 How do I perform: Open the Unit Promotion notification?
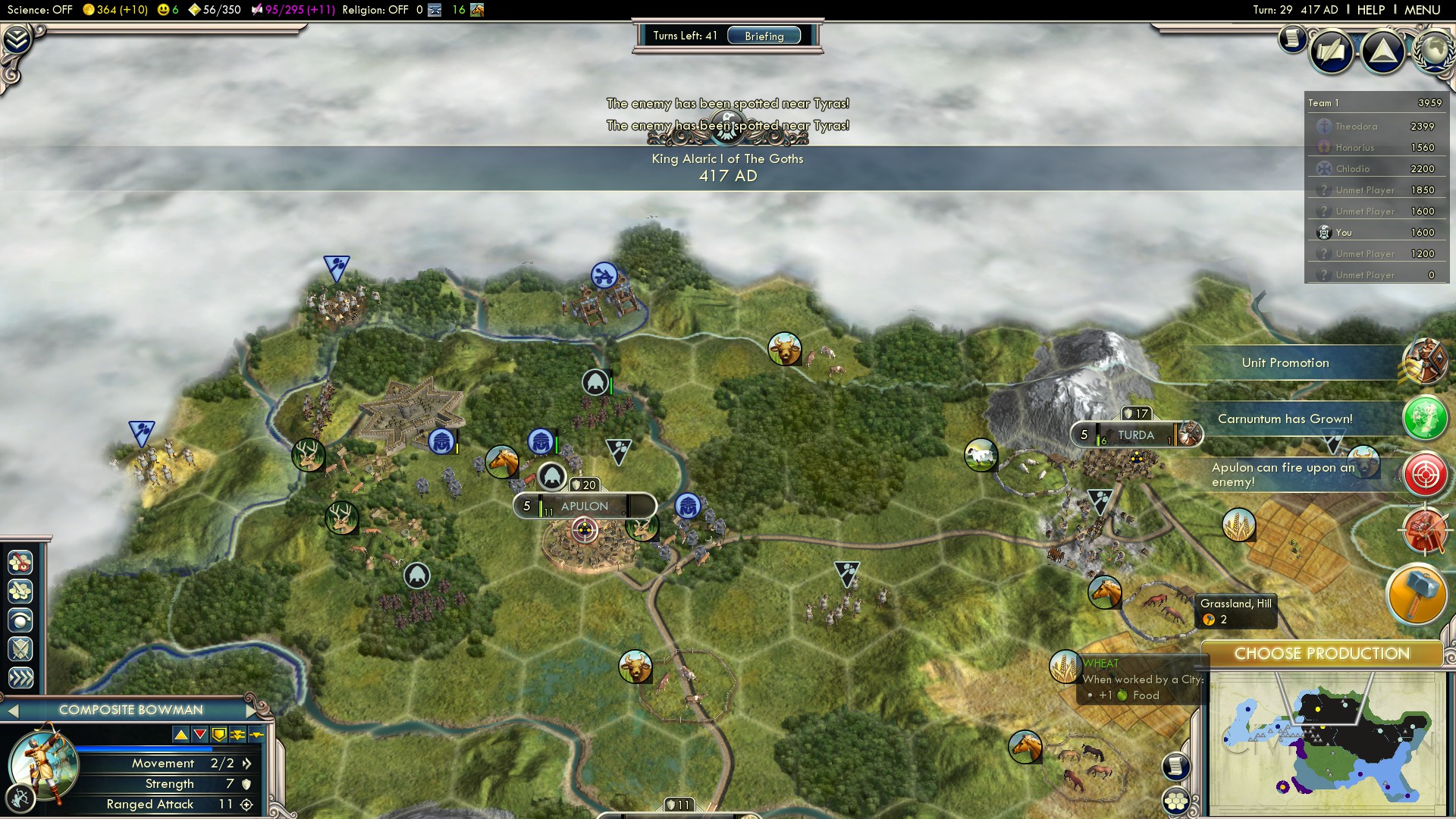click(1285, 363)
